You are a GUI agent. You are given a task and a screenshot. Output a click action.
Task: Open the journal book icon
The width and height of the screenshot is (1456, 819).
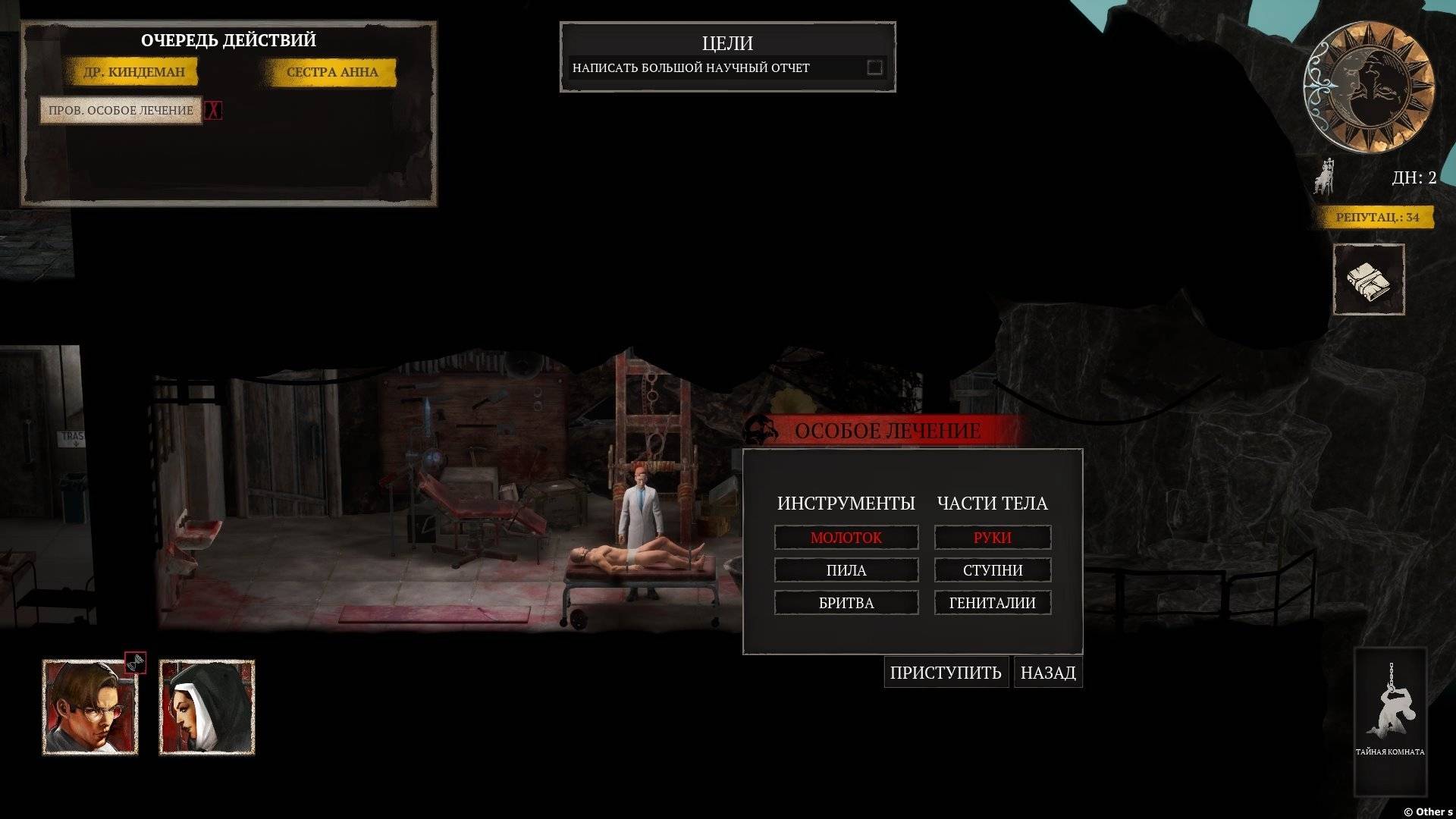click(x=1369, y=280)
